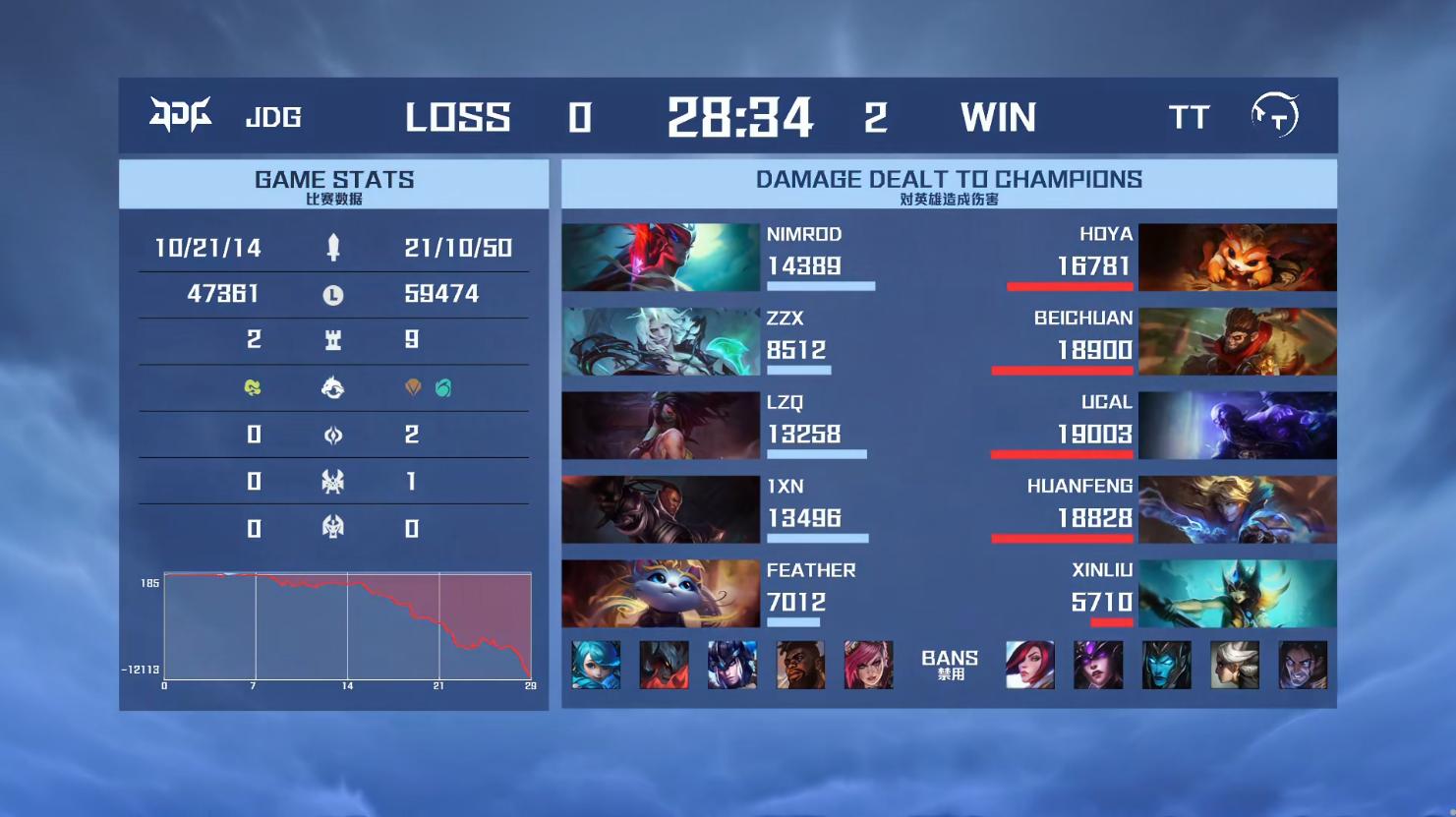
Task: Click the TT team logo
Action: pos(1274,116)
